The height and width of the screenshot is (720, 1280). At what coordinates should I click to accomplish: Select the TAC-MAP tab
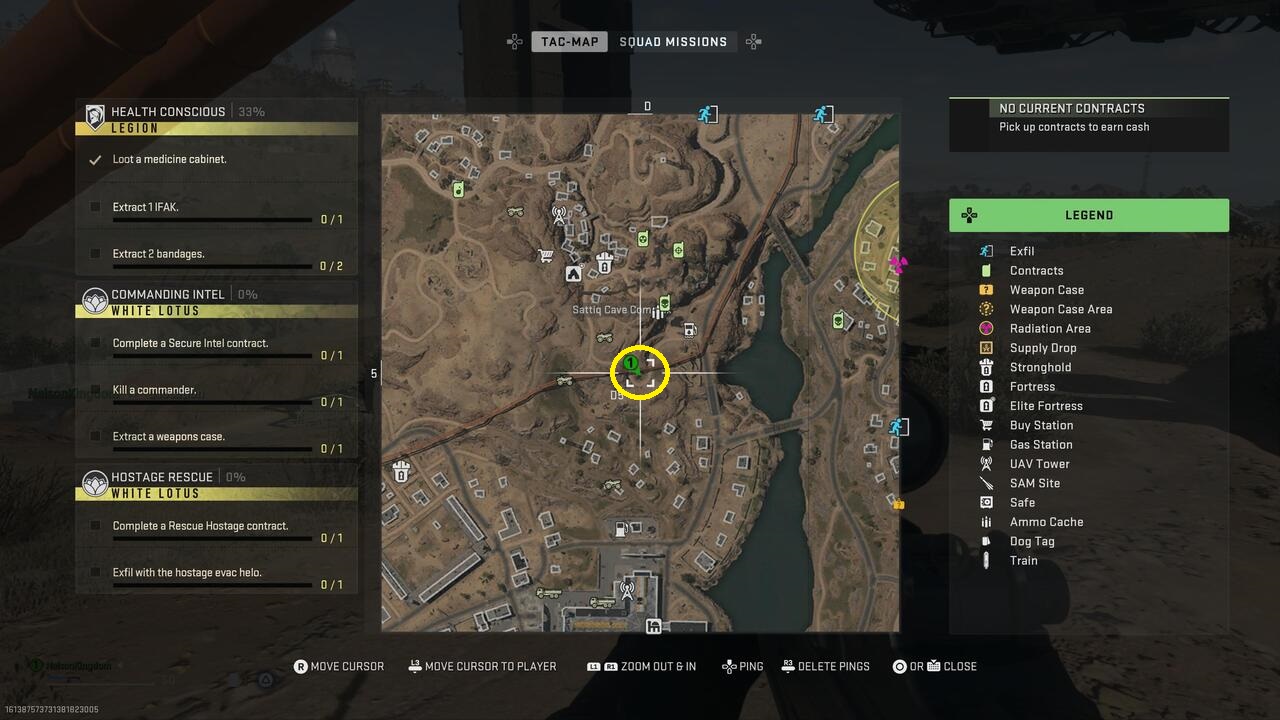pyautogui.click(x=569, y=41)
